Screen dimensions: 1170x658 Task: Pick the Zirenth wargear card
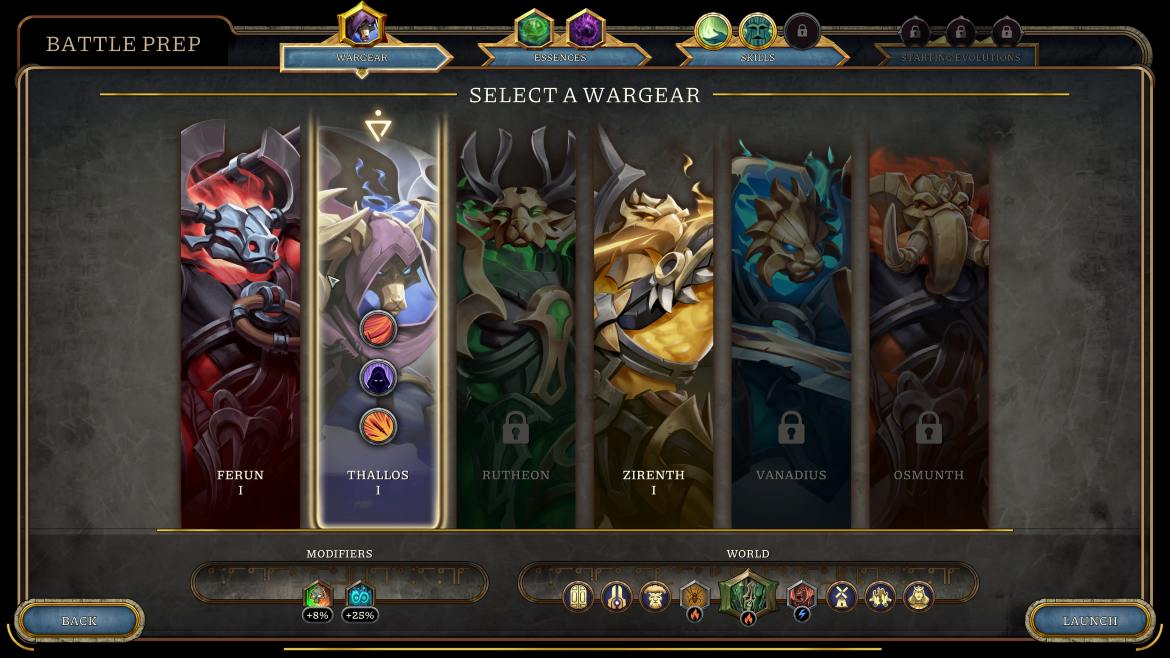point(654,330)
